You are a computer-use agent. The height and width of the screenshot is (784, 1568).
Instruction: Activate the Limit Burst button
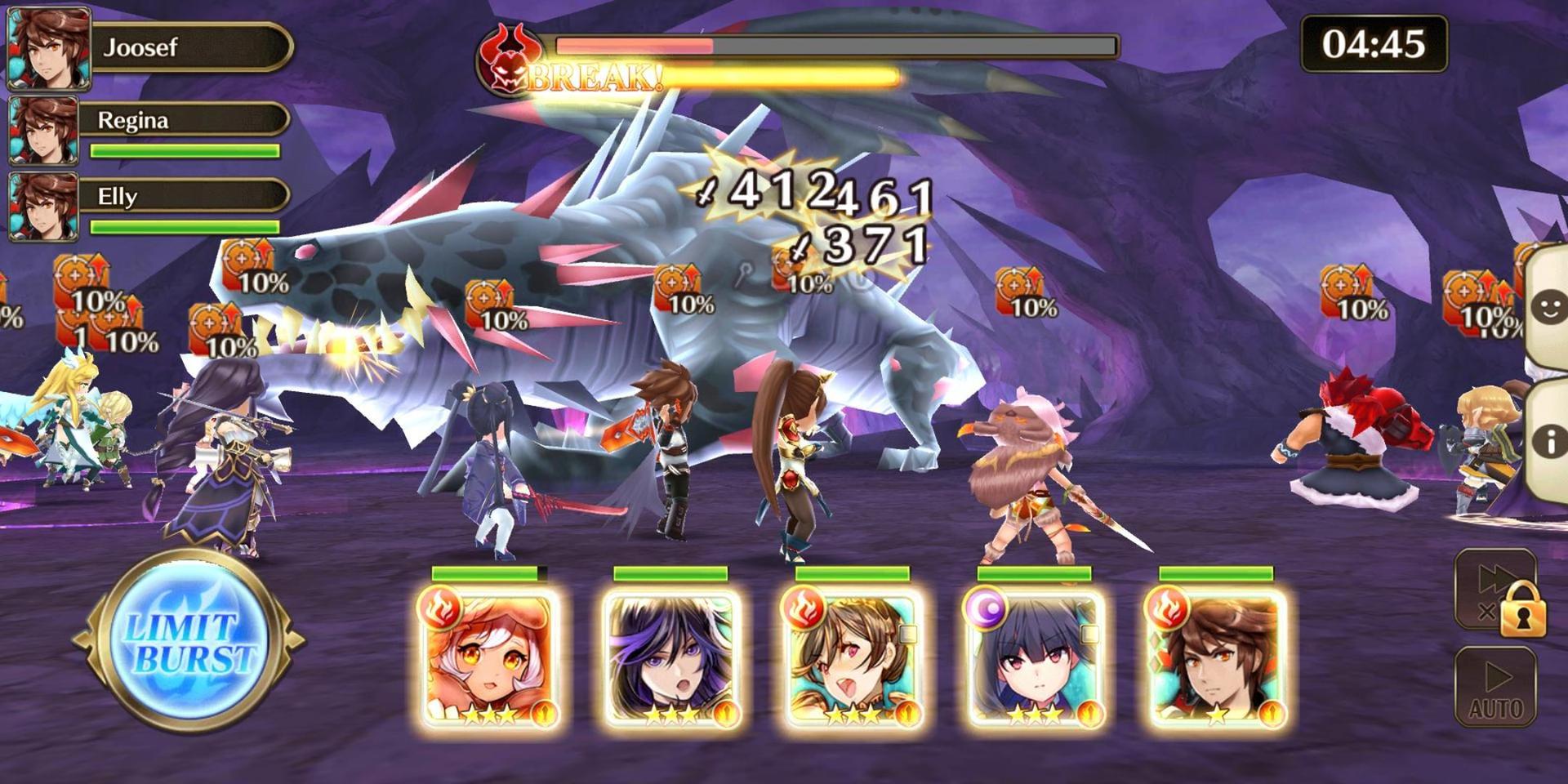(190, 642)
